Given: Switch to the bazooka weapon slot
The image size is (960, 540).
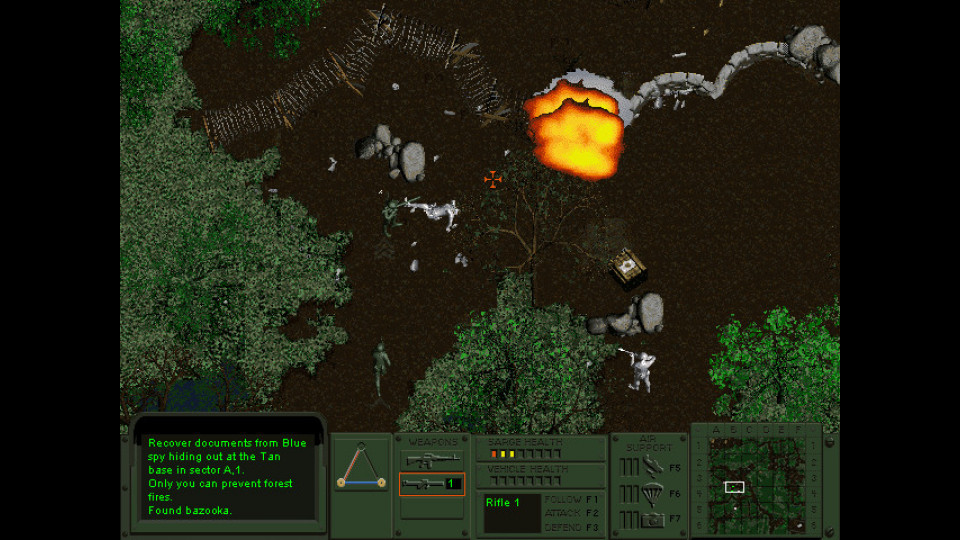Looking at the screenshot, I should (431, 484).
